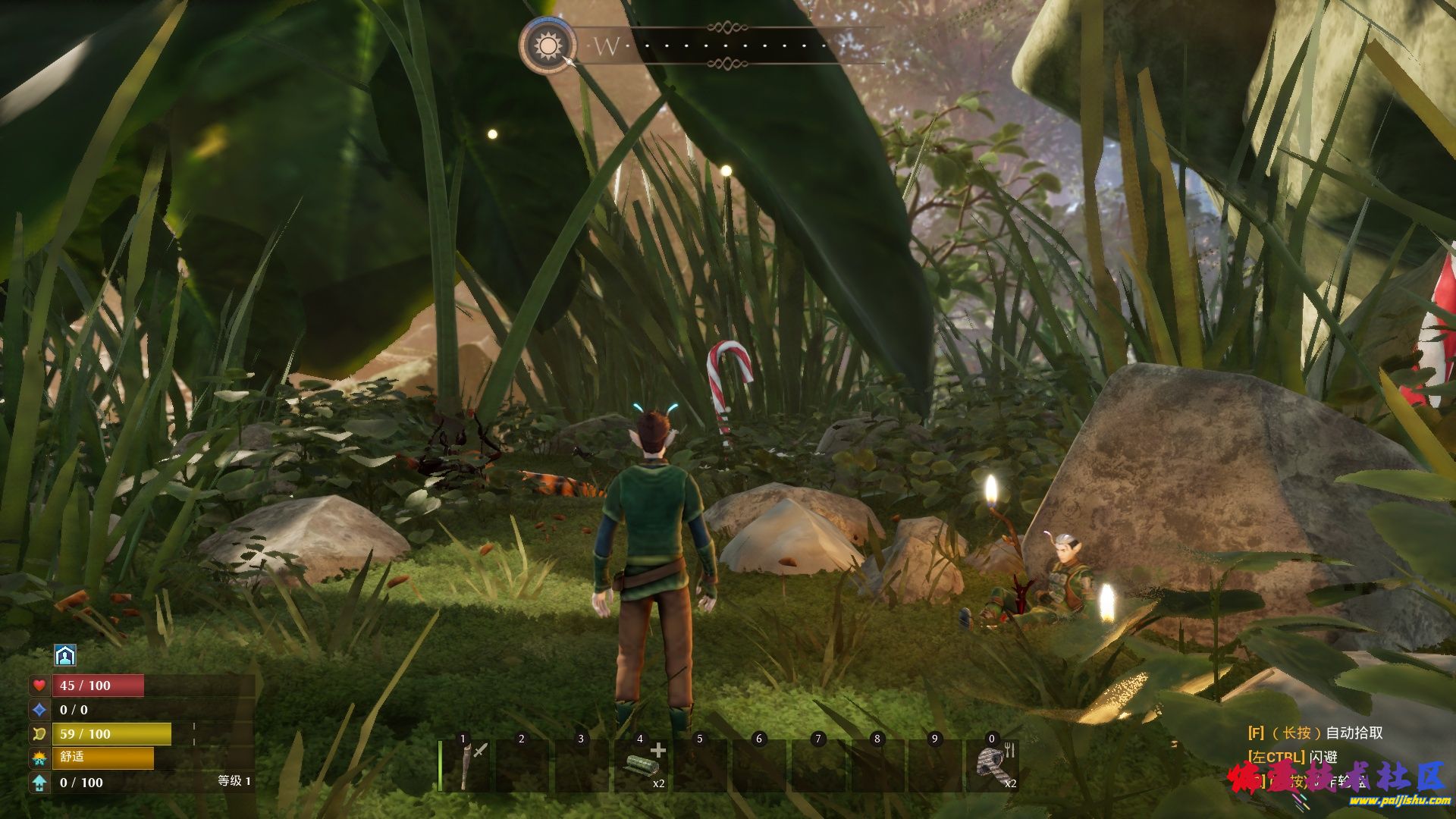Viewport: 1456px width, 819px height.
Task: Click the blue shelter buff status icon
Action: pyautogui.click(x=66, y=655)
